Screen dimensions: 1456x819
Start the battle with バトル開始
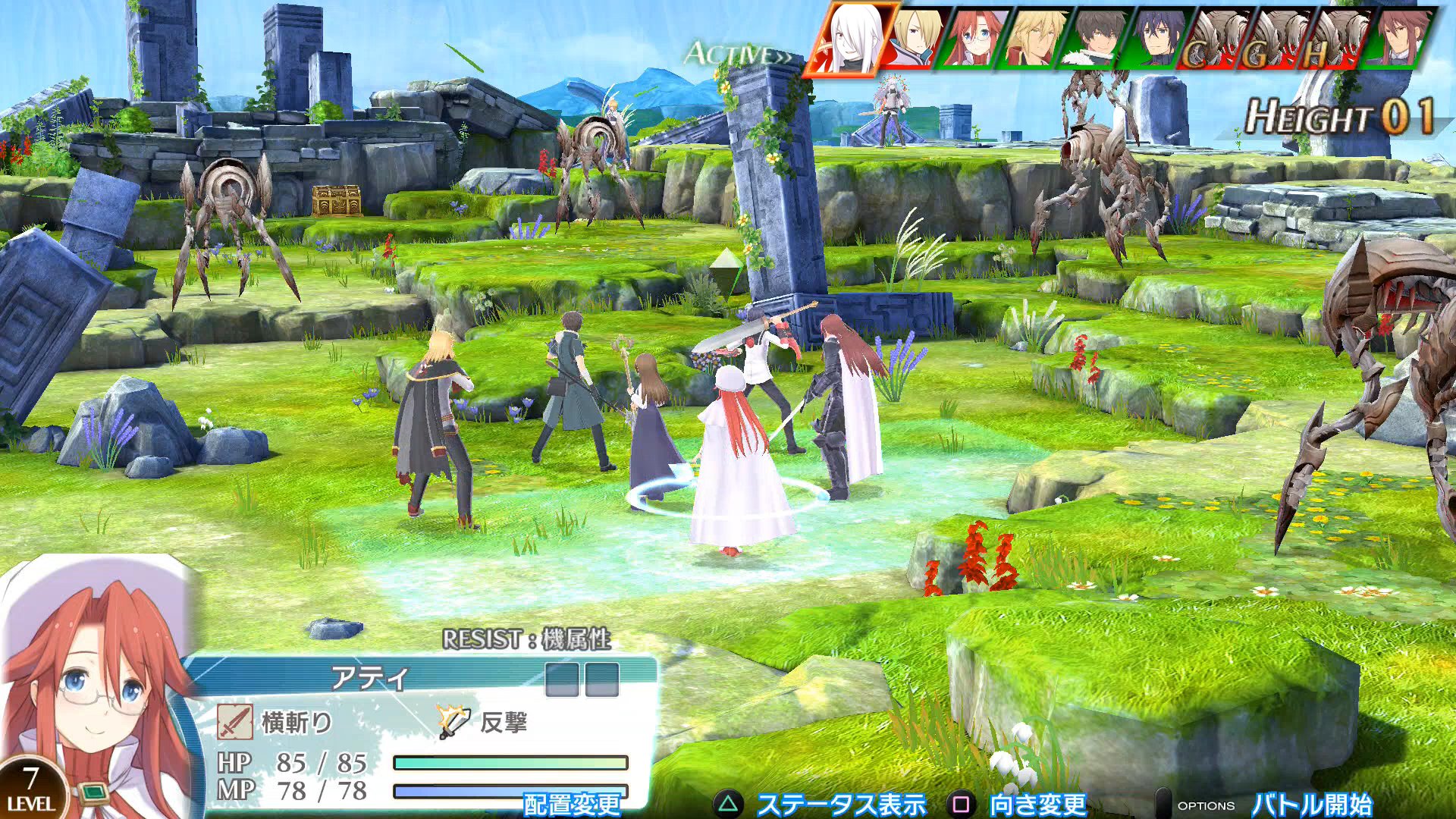click(1311, 804)
